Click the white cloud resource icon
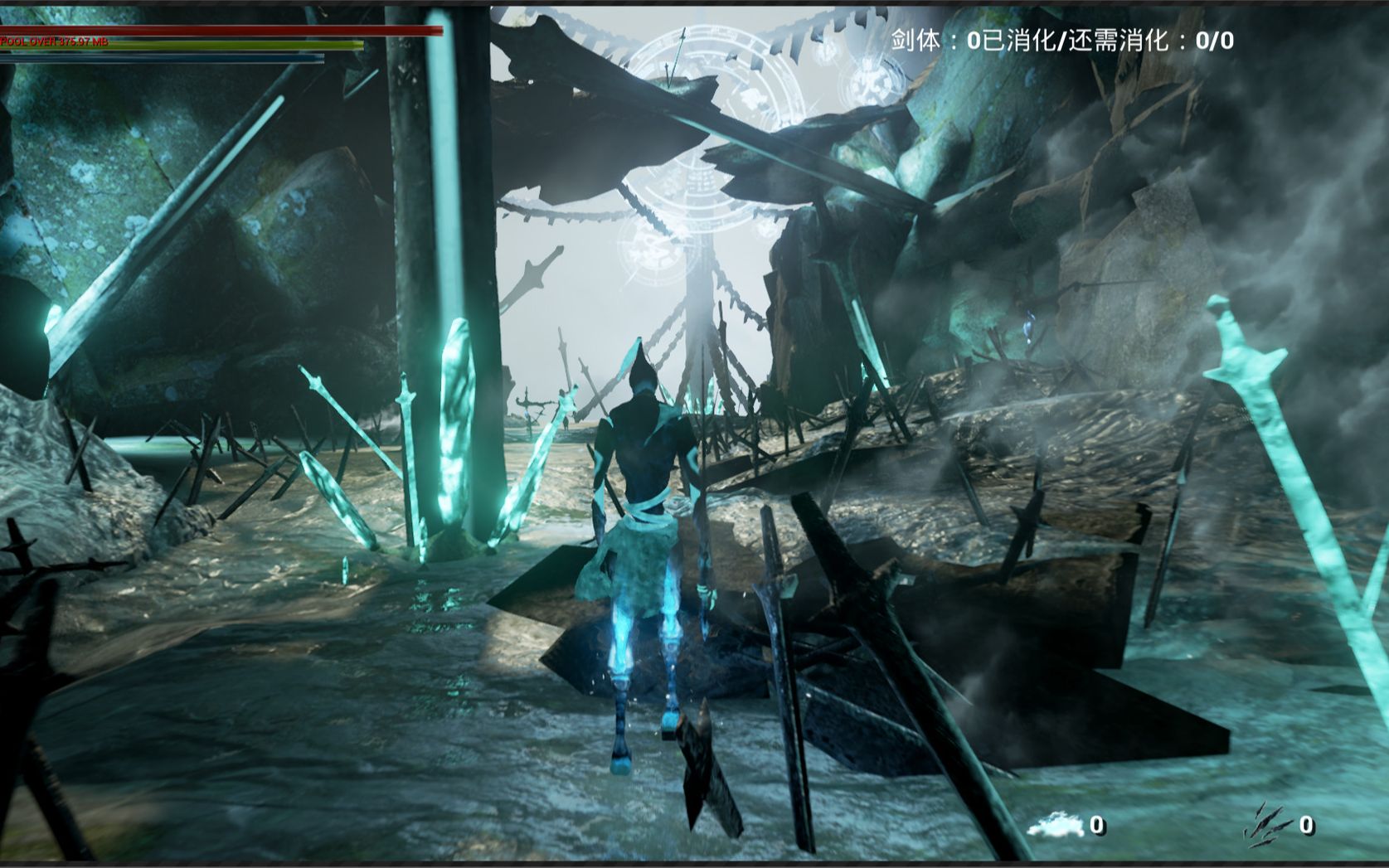 coord(1054,824)
